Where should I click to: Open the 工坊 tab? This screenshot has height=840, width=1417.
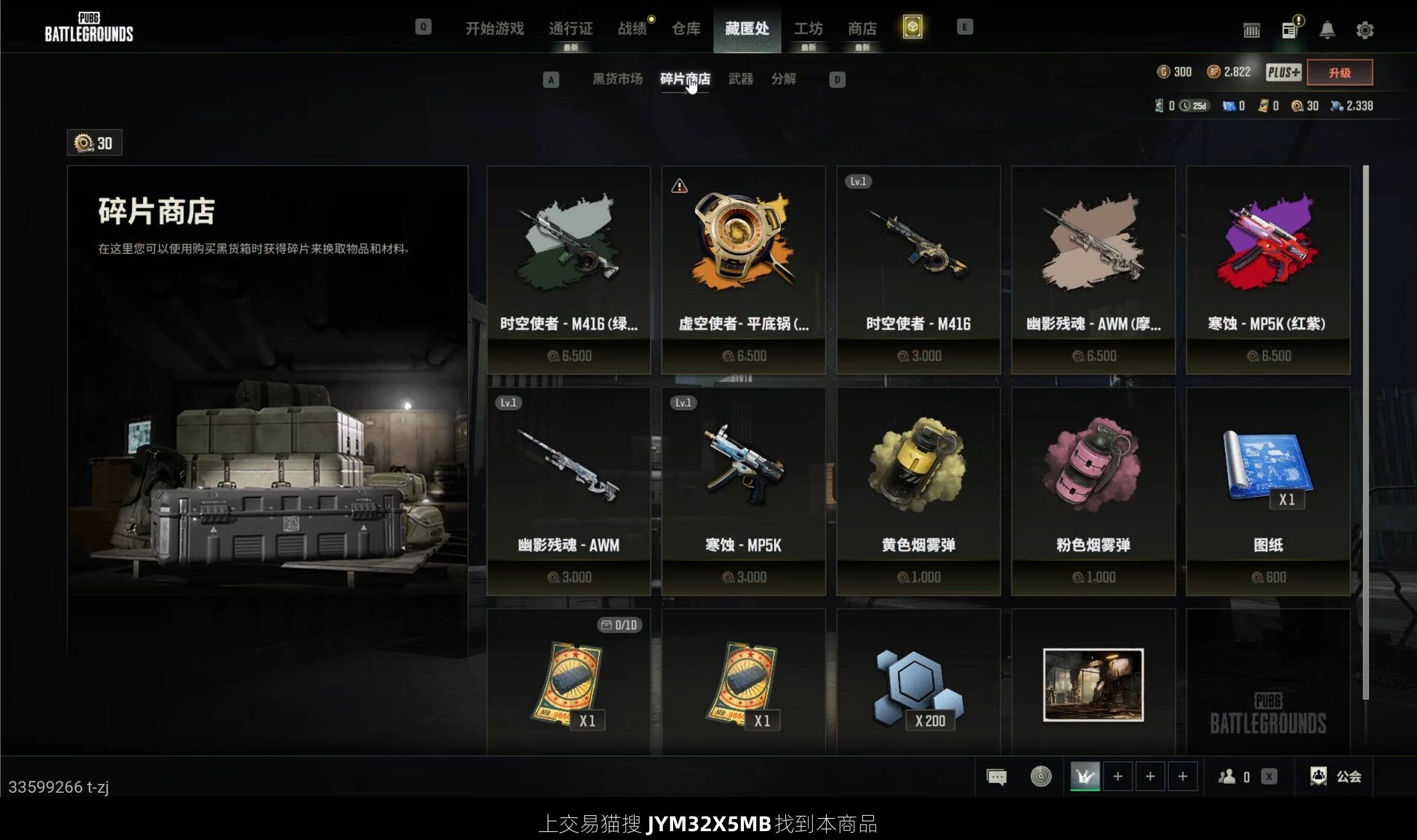(x=808, y=28)
